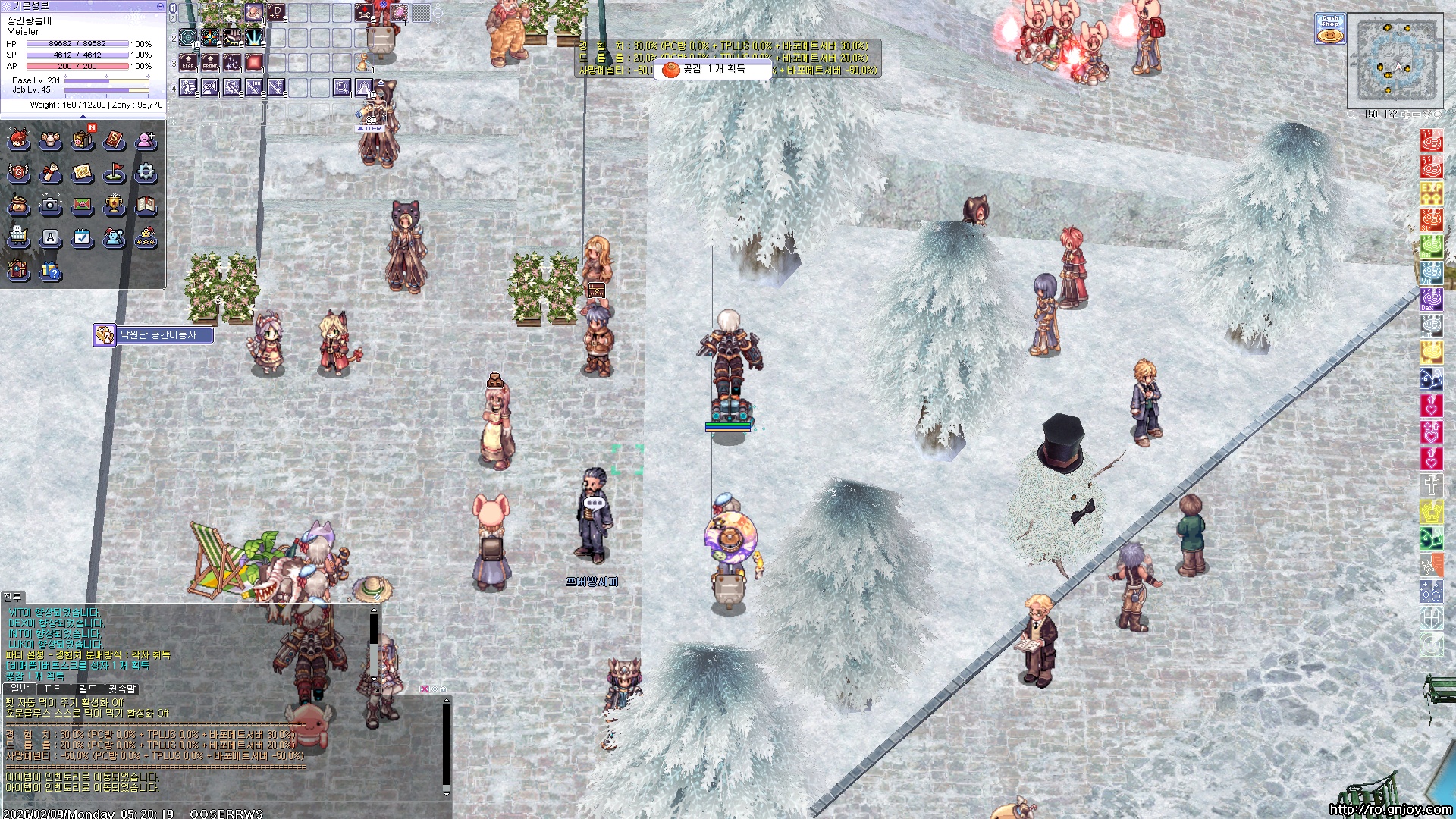Activate the magnifying glass skill slot
This screenshot has width=1456, height=819.
click(342, 88)
